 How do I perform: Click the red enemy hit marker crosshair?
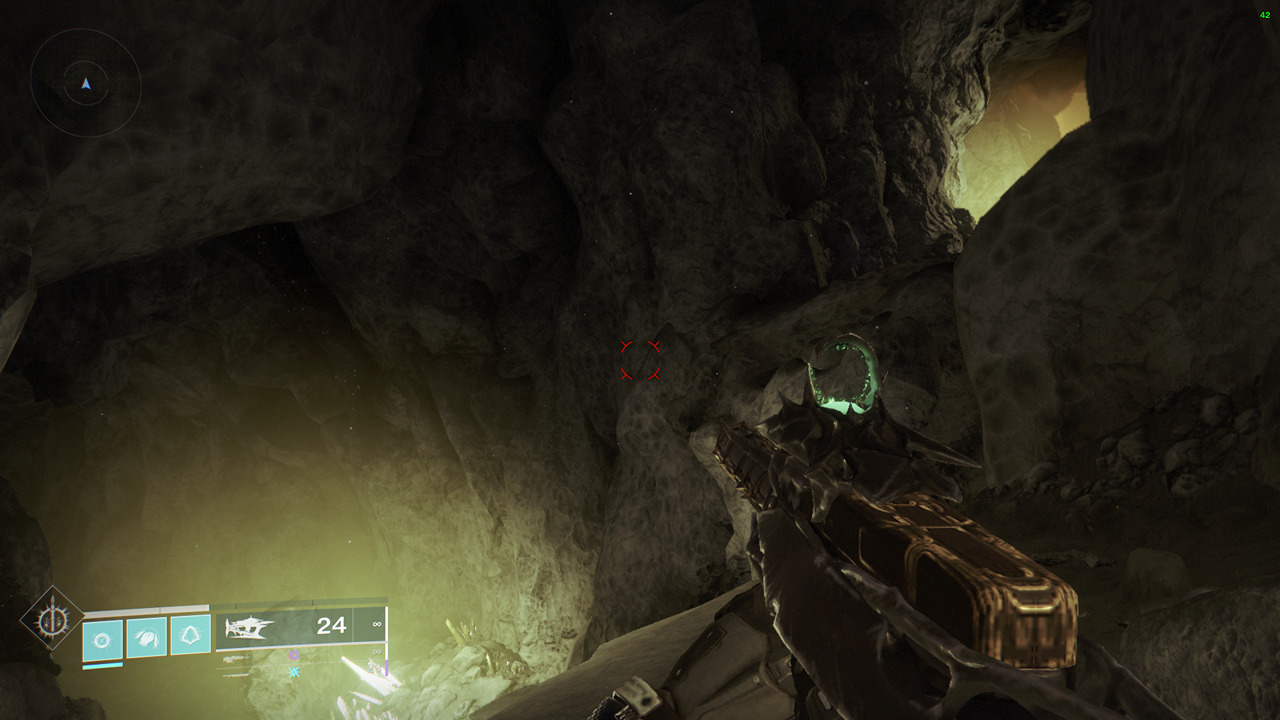pos(640,360)
